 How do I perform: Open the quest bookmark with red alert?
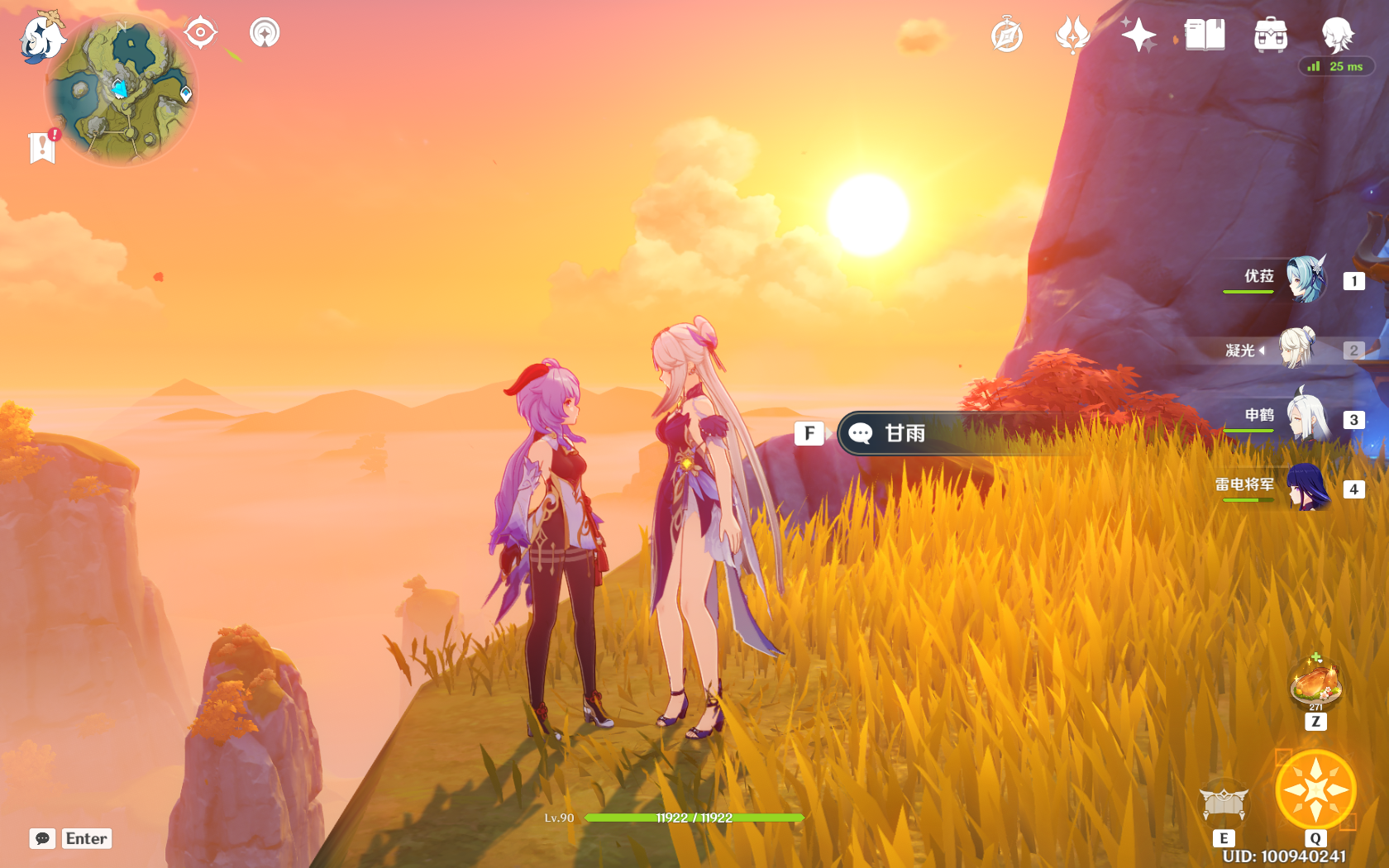[42, 147]
